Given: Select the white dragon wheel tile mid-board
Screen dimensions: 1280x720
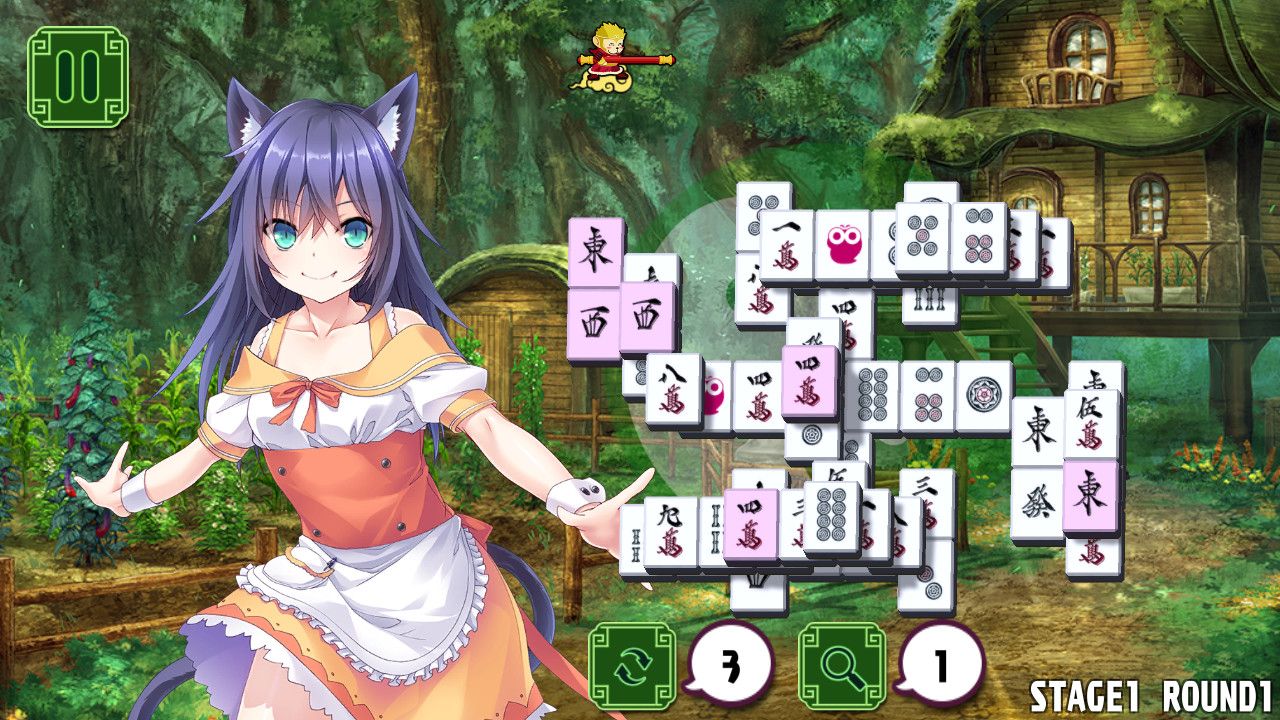Looking at the screenshot, I should tap(983, 392).
